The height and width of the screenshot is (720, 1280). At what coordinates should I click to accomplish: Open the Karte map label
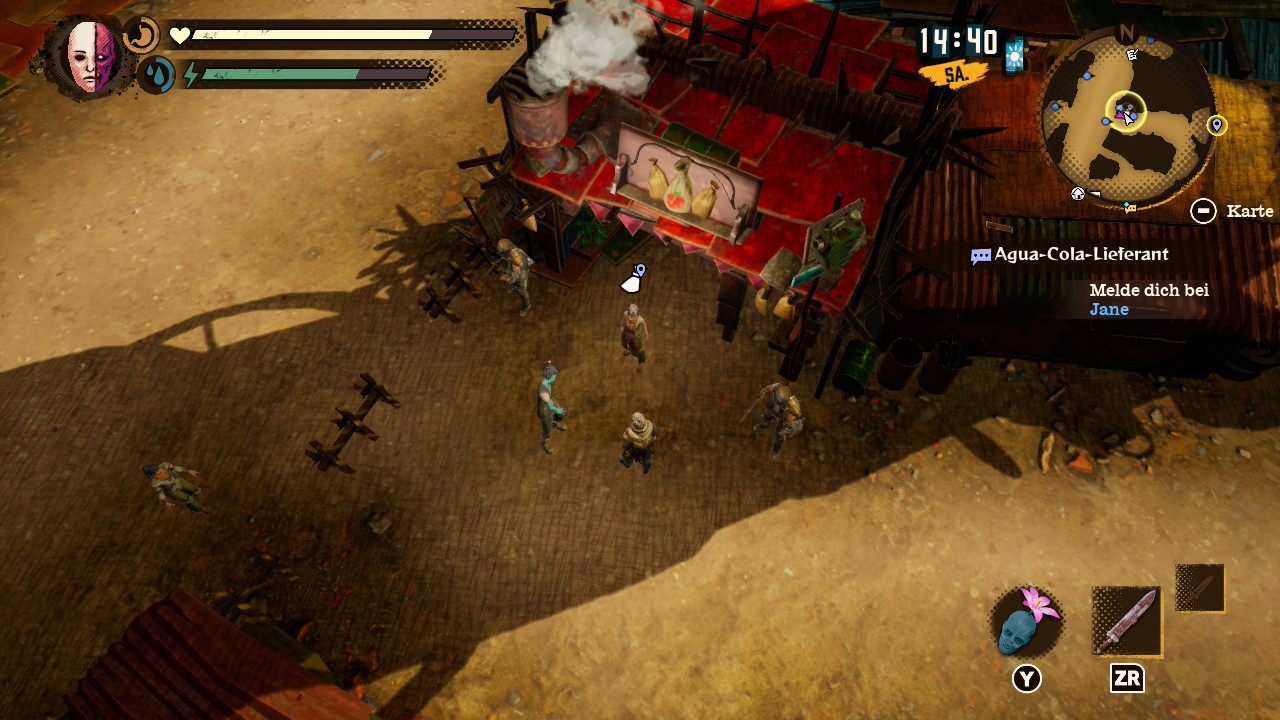coord(1249,211)
